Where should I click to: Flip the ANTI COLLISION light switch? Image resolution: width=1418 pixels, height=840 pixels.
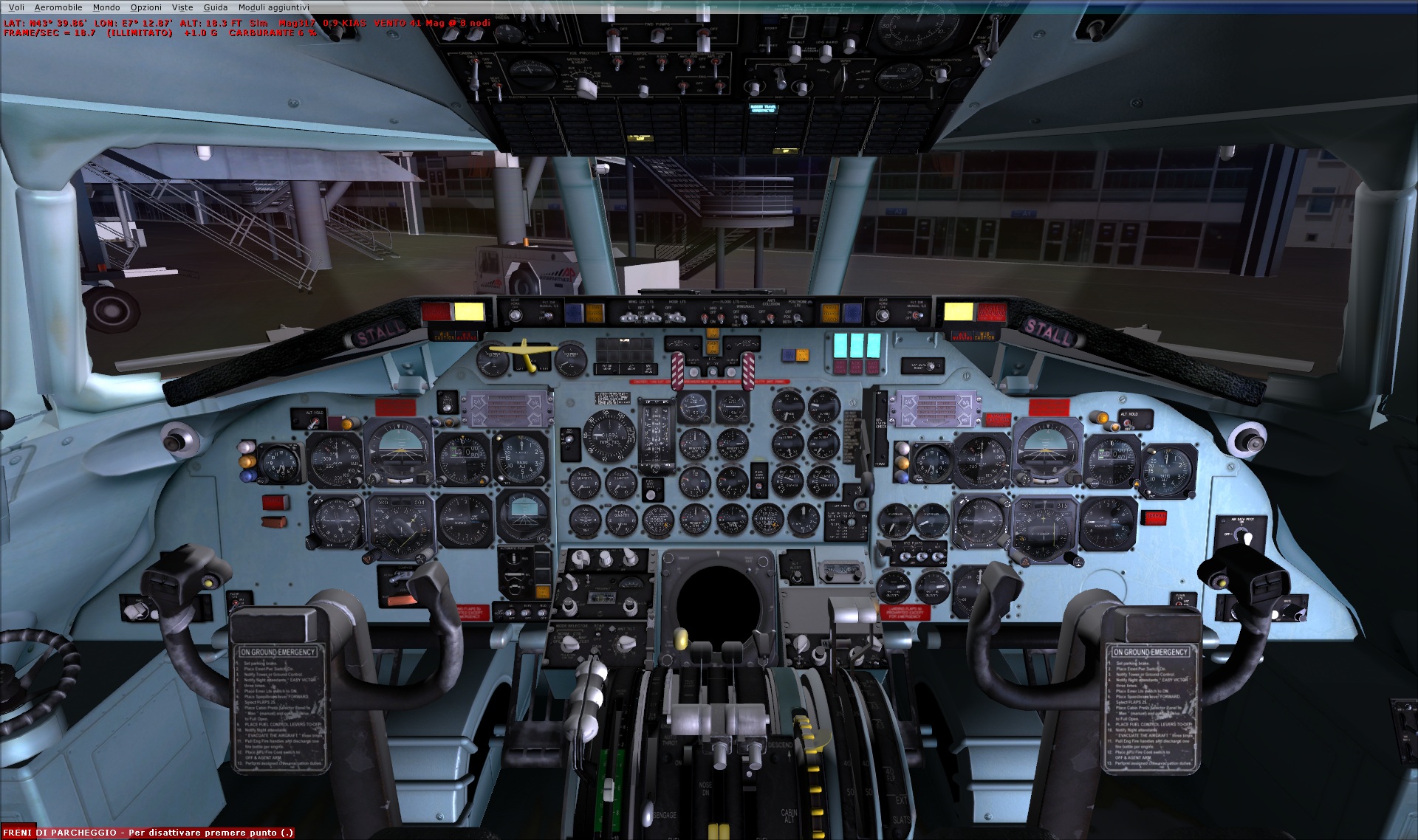[x=770, y=317]
